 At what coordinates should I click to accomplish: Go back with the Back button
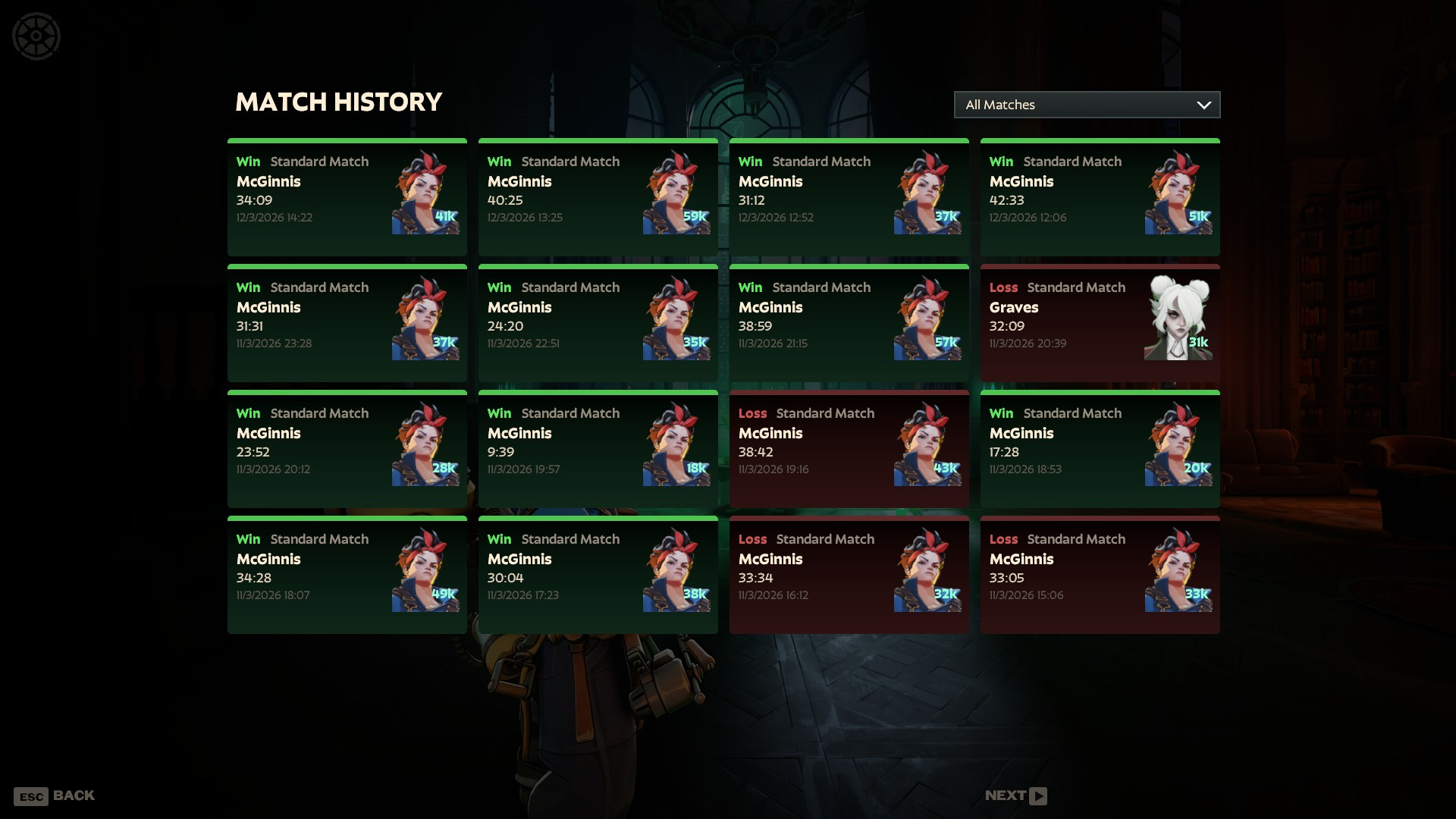55,795
